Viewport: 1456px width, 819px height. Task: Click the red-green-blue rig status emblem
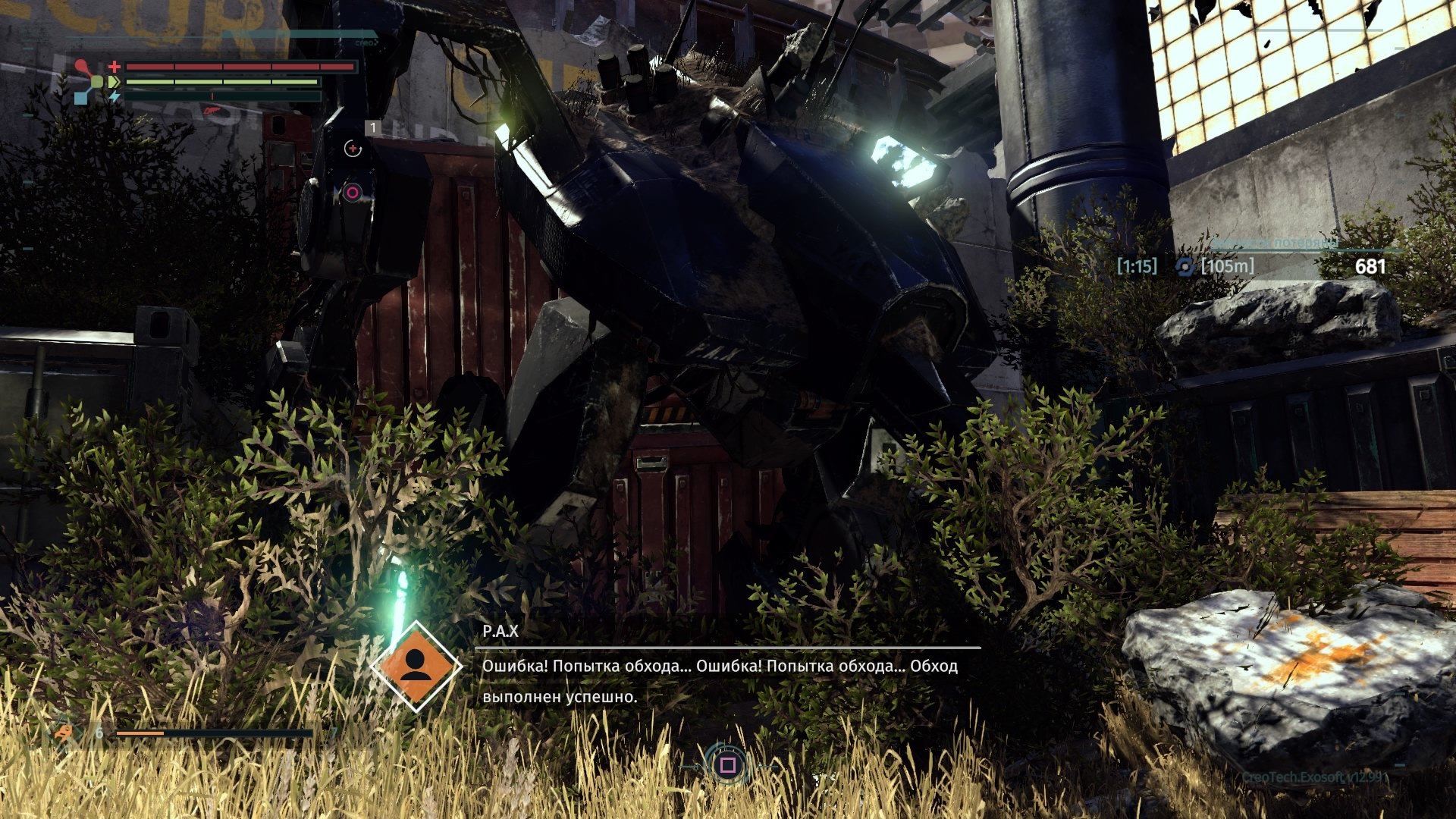pos(89,81)
